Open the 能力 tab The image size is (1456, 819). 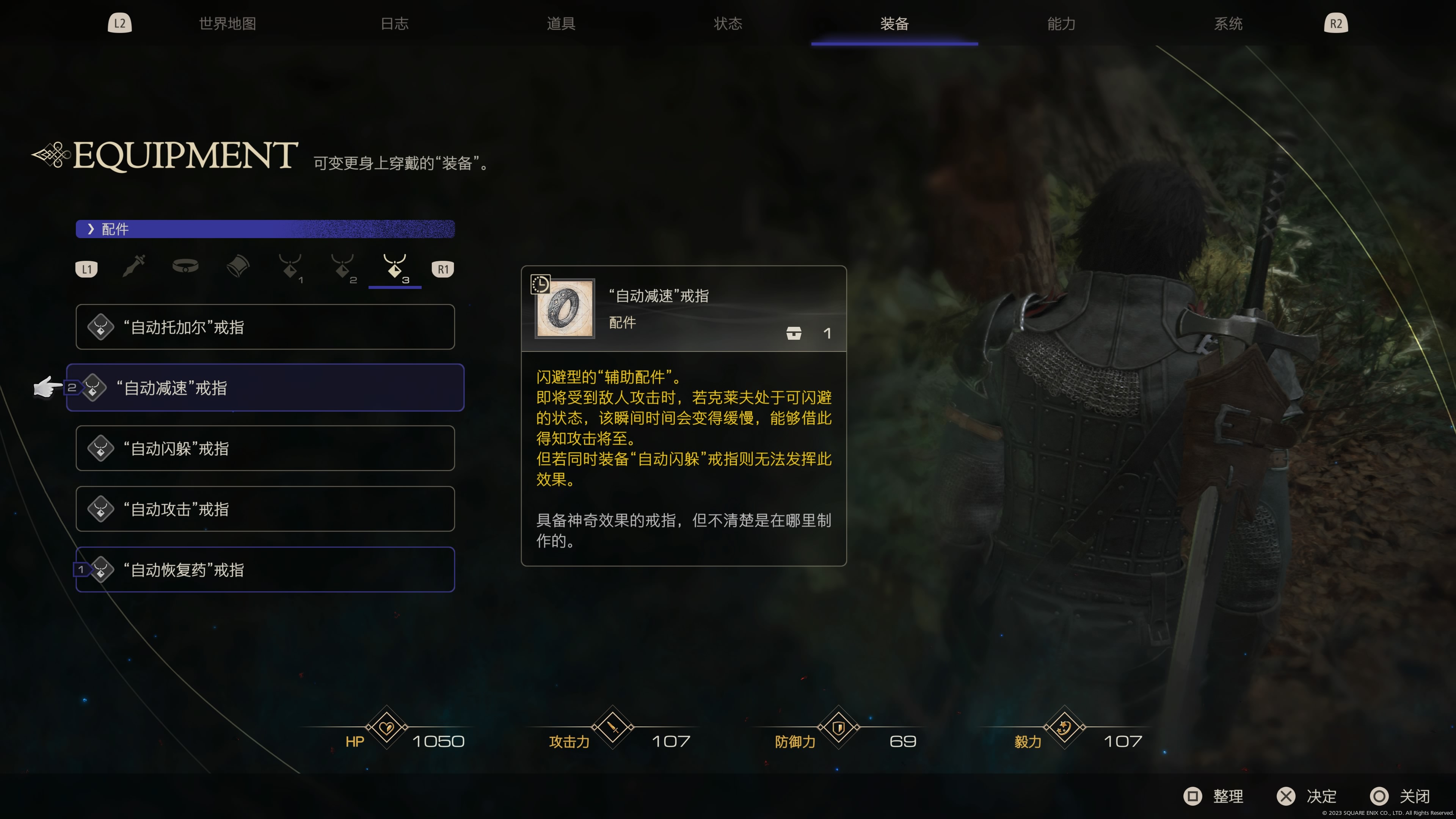click(1061, 24)
